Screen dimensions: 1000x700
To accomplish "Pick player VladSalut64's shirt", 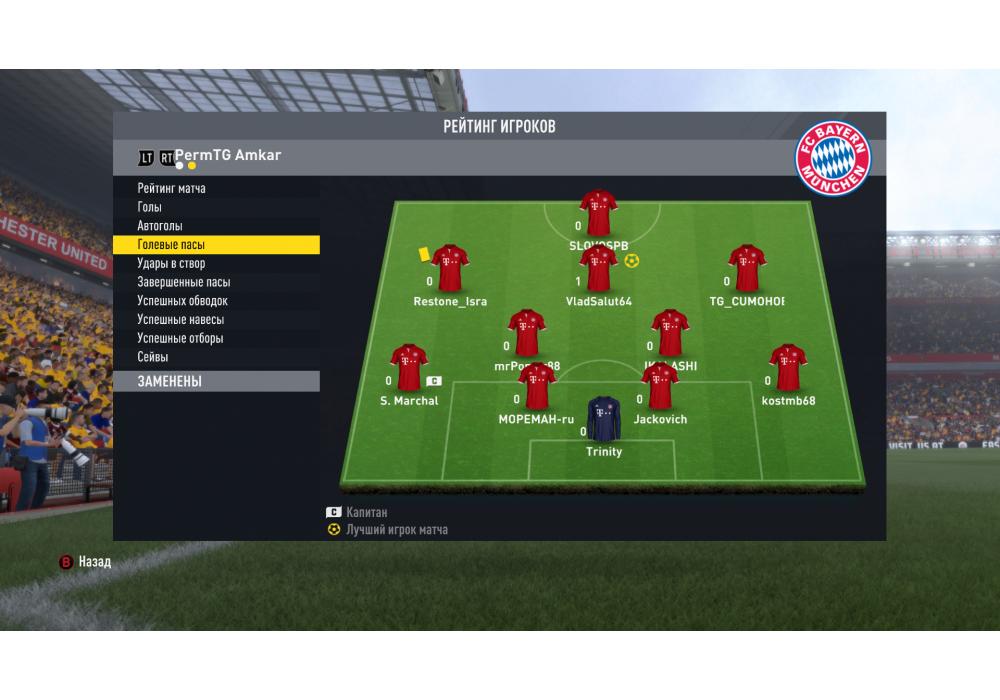I will (x=598, y=269).
